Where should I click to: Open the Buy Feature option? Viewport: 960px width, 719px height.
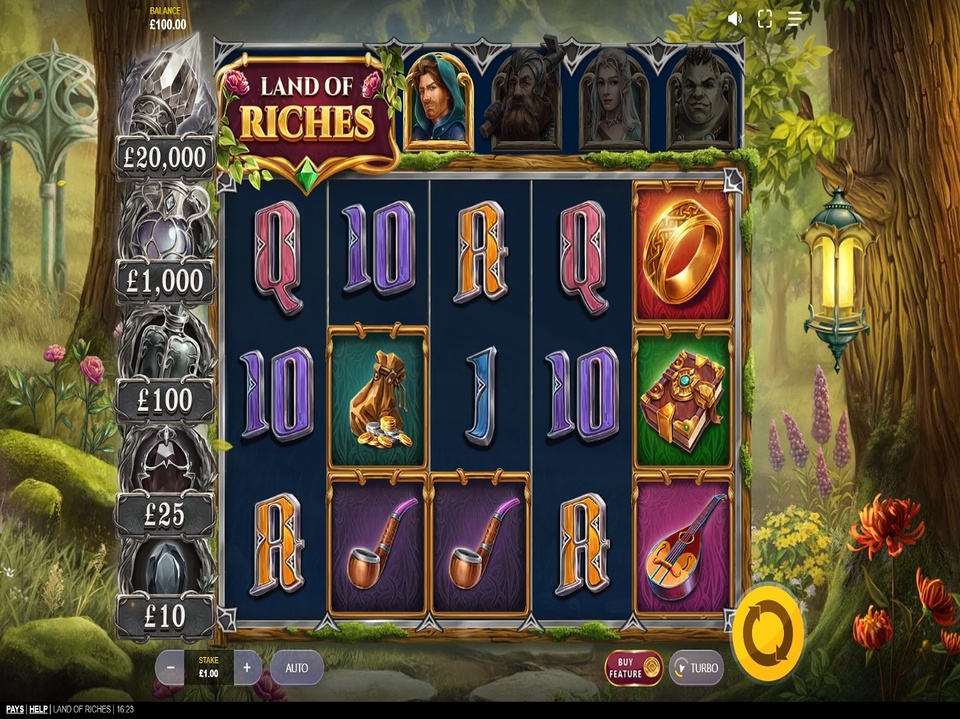(634, 667)
